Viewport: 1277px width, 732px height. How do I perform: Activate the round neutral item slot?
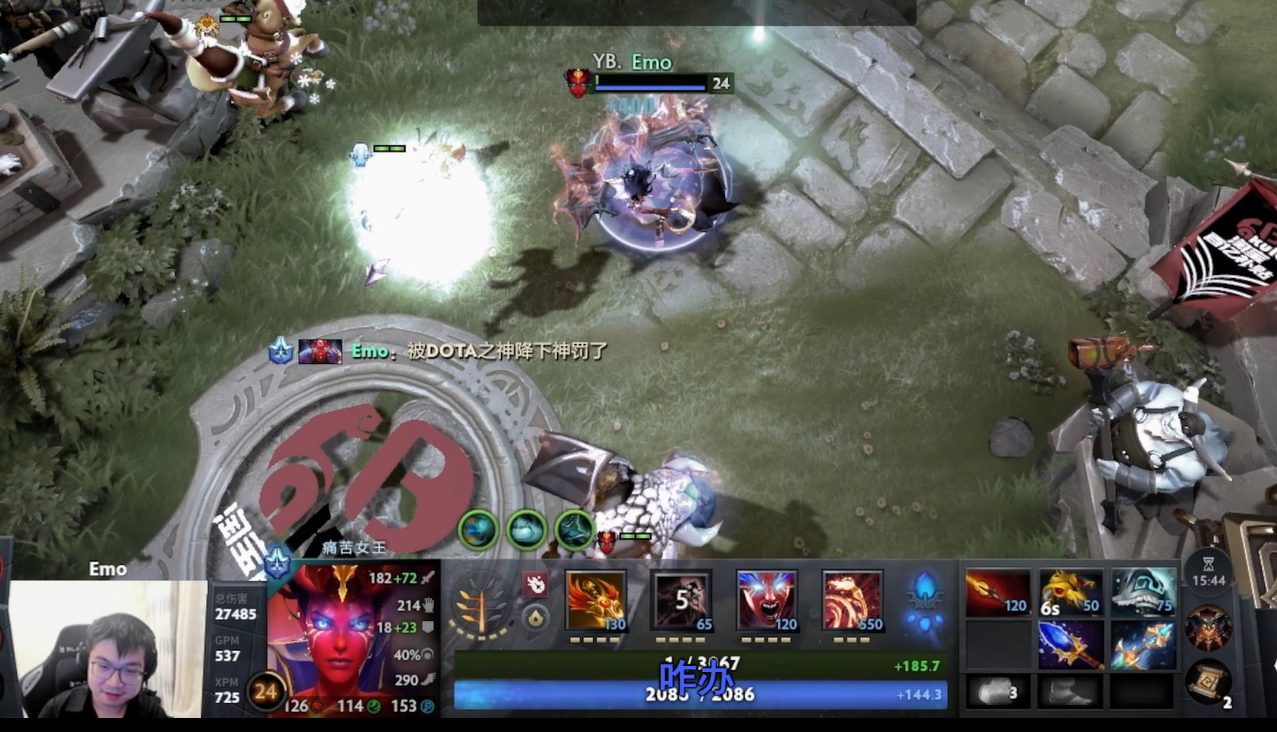click(x=1208, y=628)
